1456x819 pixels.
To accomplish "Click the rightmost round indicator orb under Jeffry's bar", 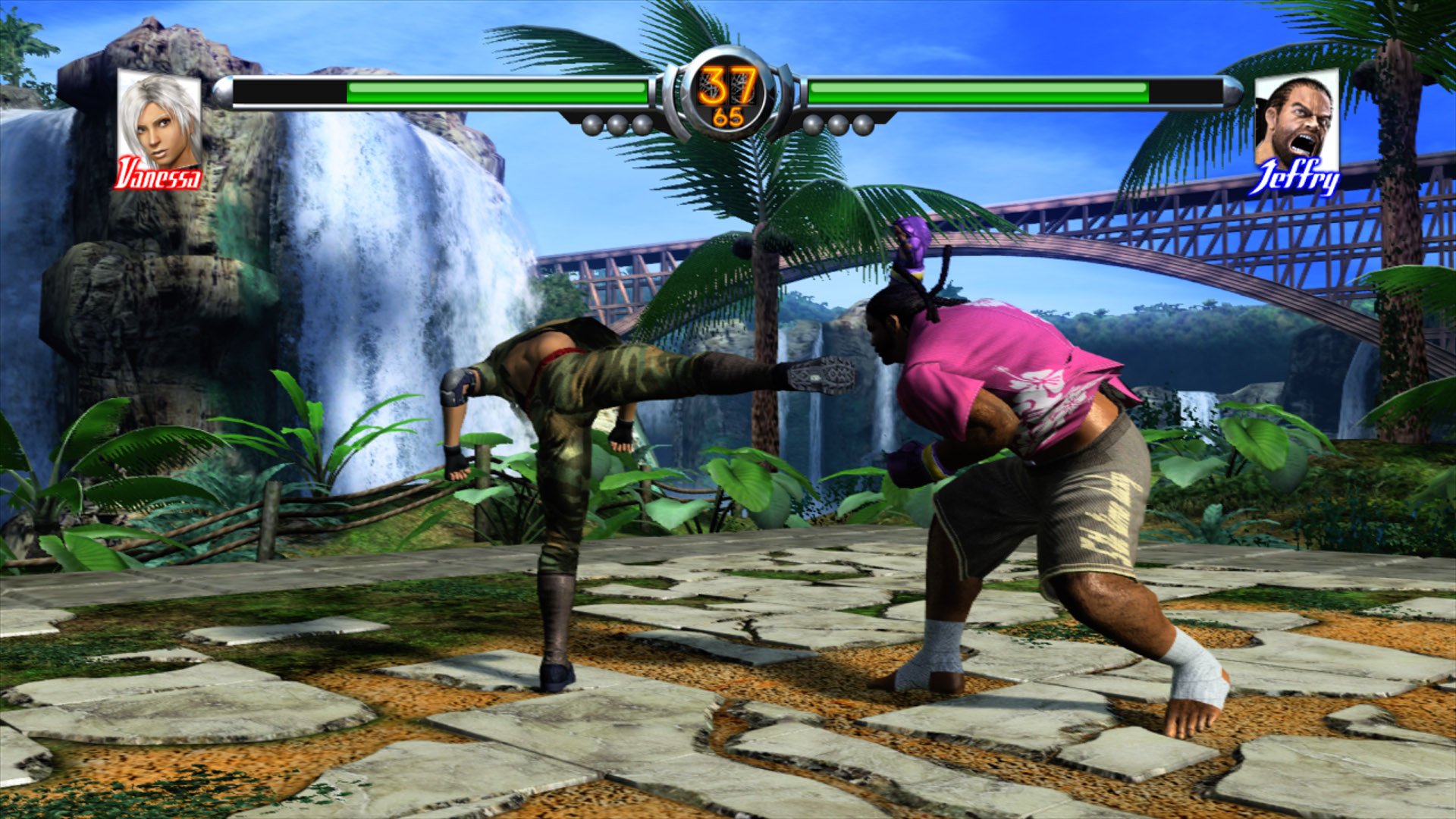I will point(863,124).
